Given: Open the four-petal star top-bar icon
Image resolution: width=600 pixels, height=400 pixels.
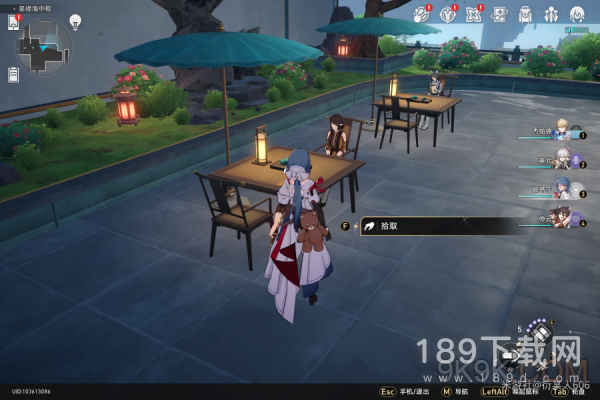Looking at the screenshot, I should (473, 14).
